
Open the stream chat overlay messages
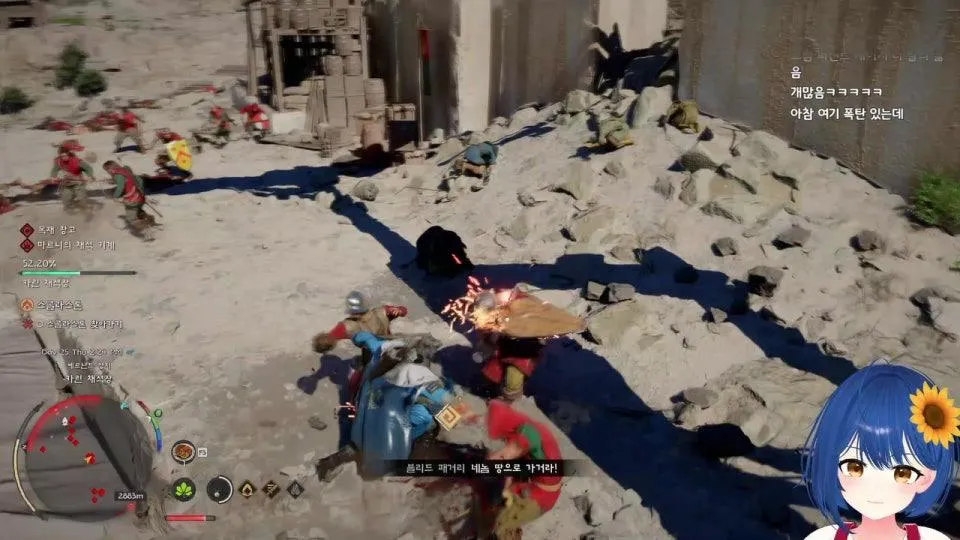point(846,92)
